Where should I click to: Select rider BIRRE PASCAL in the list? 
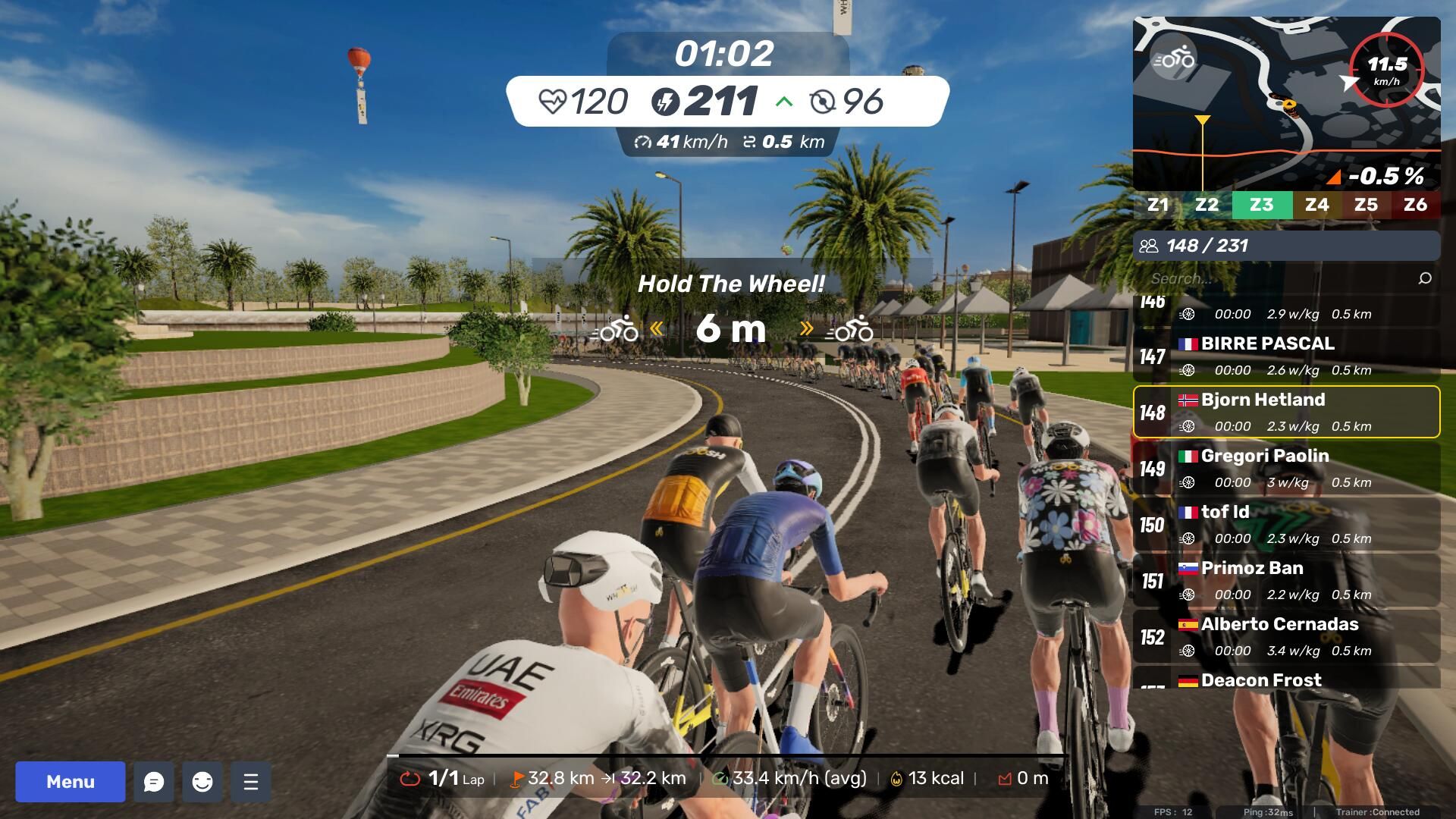1286,356
